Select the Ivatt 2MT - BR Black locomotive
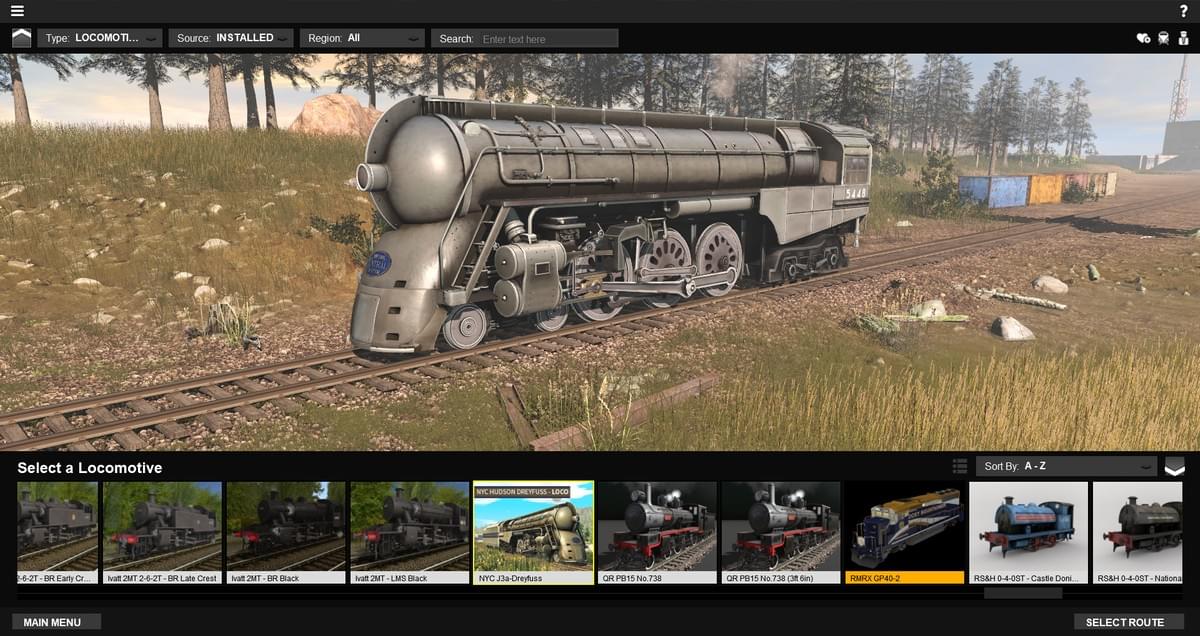This screenshot has height=636, width=1200. pos(286,532)
